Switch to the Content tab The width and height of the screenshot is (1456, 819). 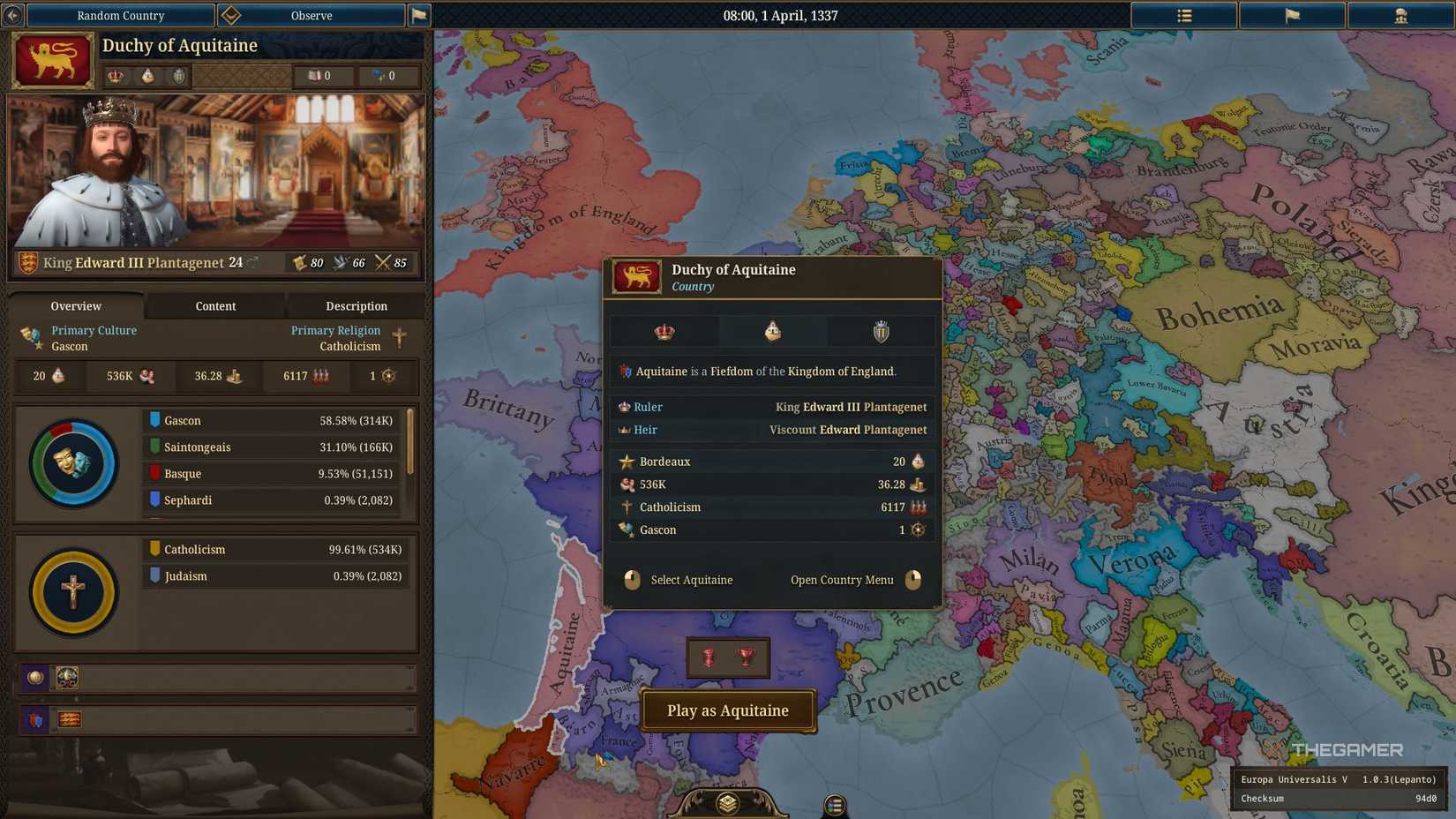pyautogui.click(x=215, y=306)
